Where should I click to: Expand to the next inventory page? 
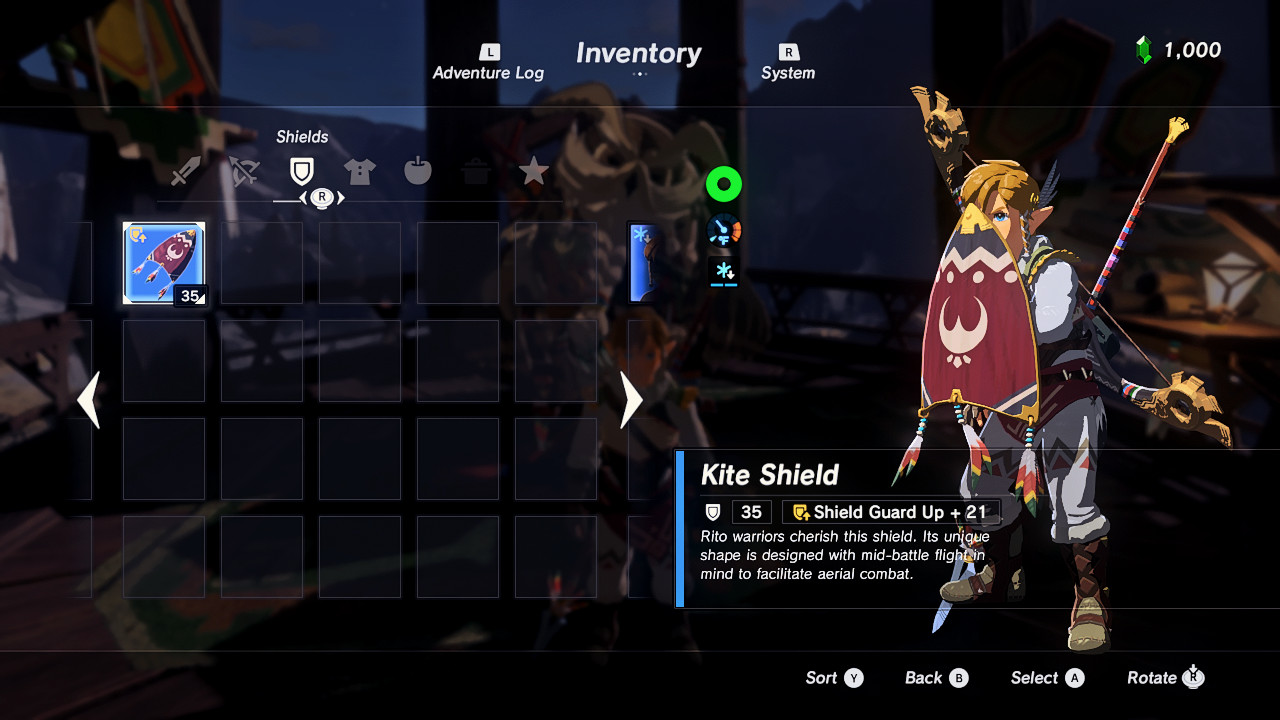(630, 400)
